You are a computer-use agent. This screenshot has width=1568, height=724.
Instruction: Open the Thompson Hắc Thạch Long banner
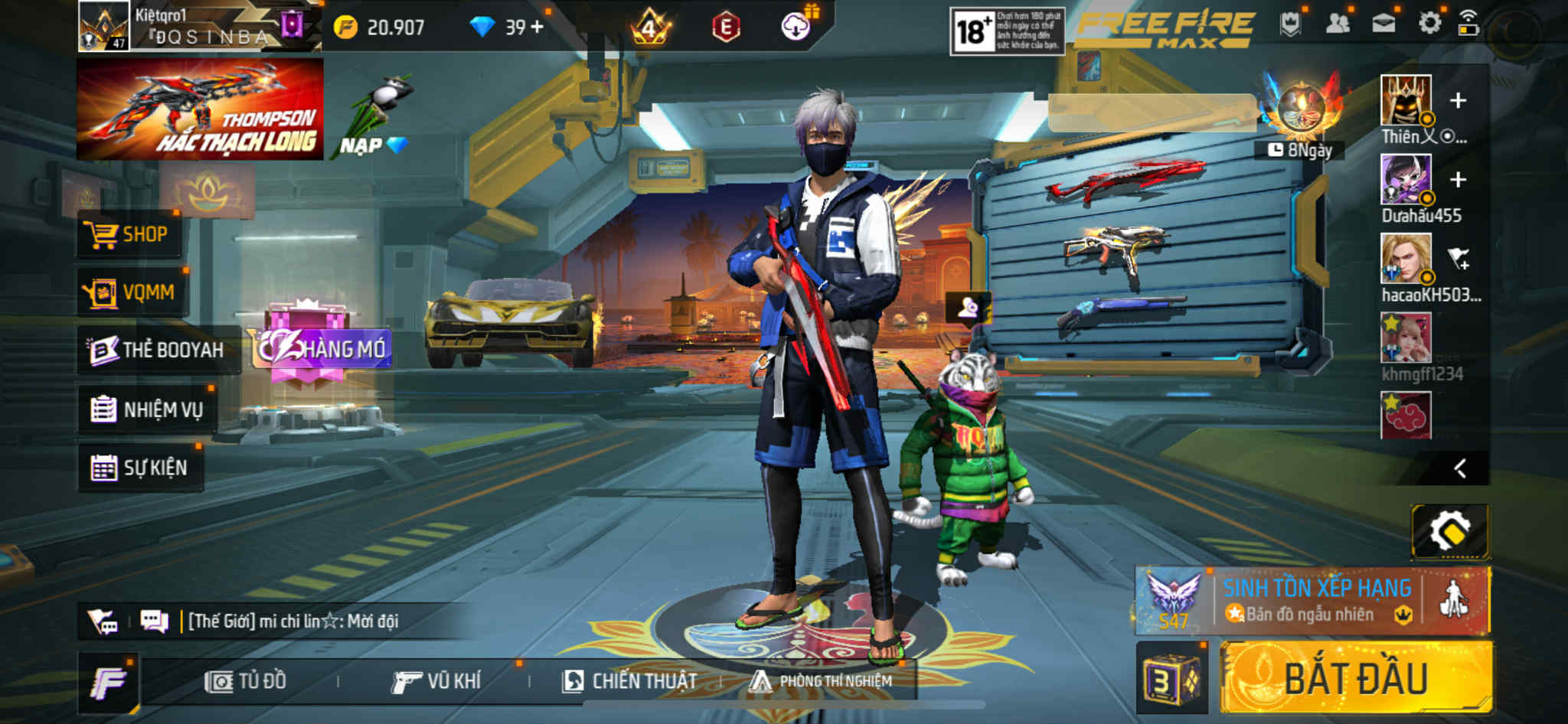[200, 109]
